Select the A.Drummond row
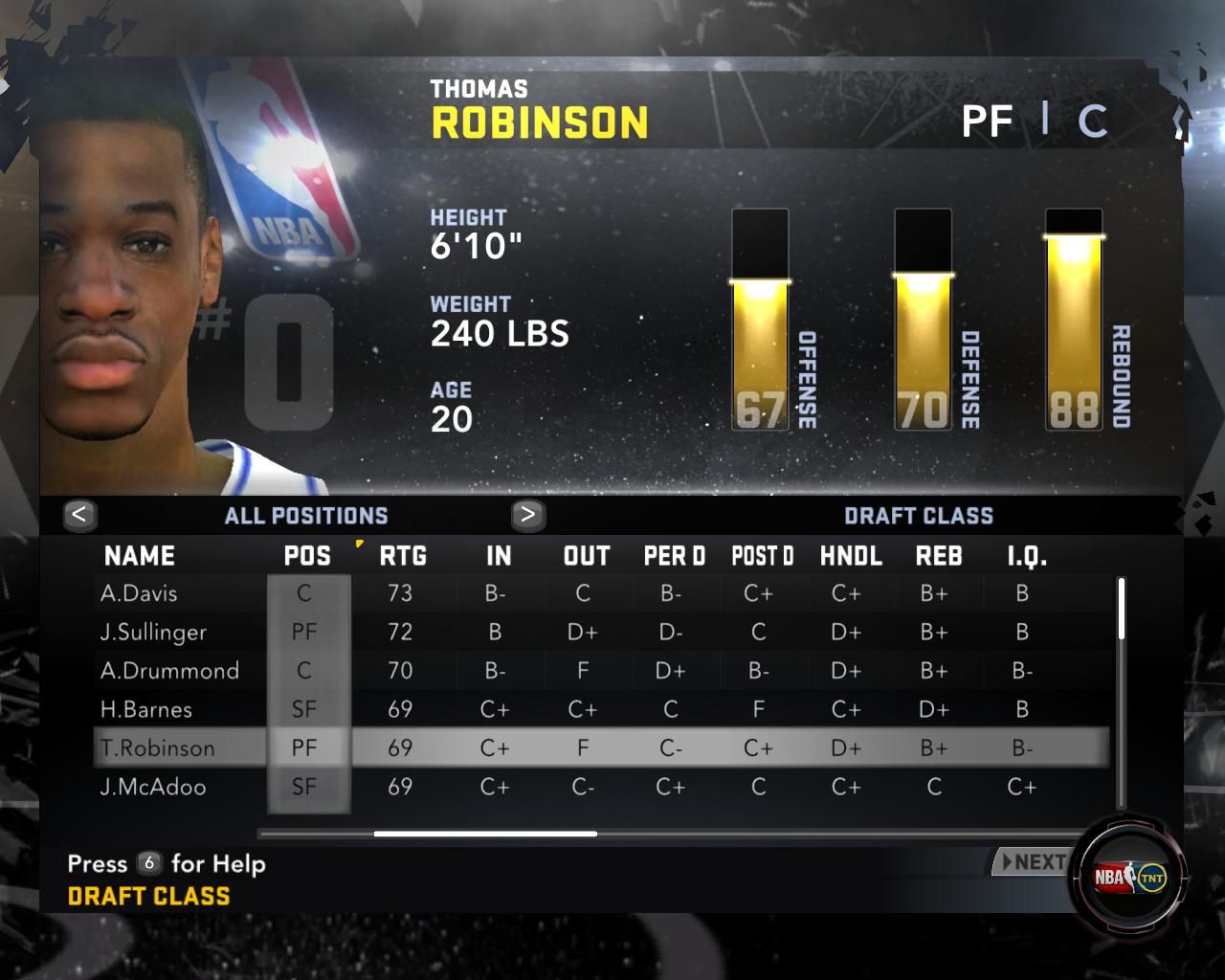 click(x=169, y=671)
